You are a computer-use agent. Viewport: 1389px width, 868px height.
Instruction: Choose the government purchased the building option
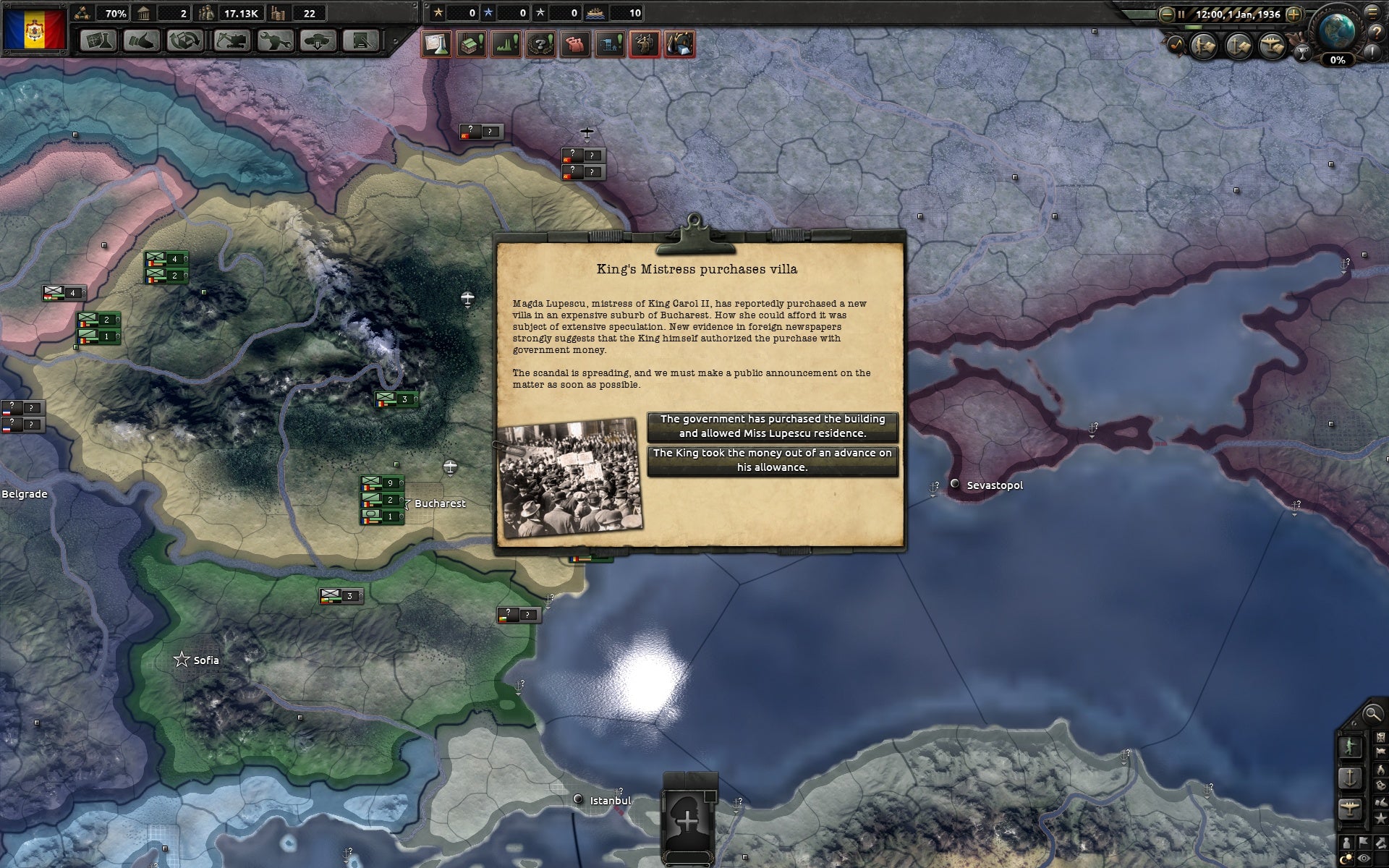tap(771, 425)
